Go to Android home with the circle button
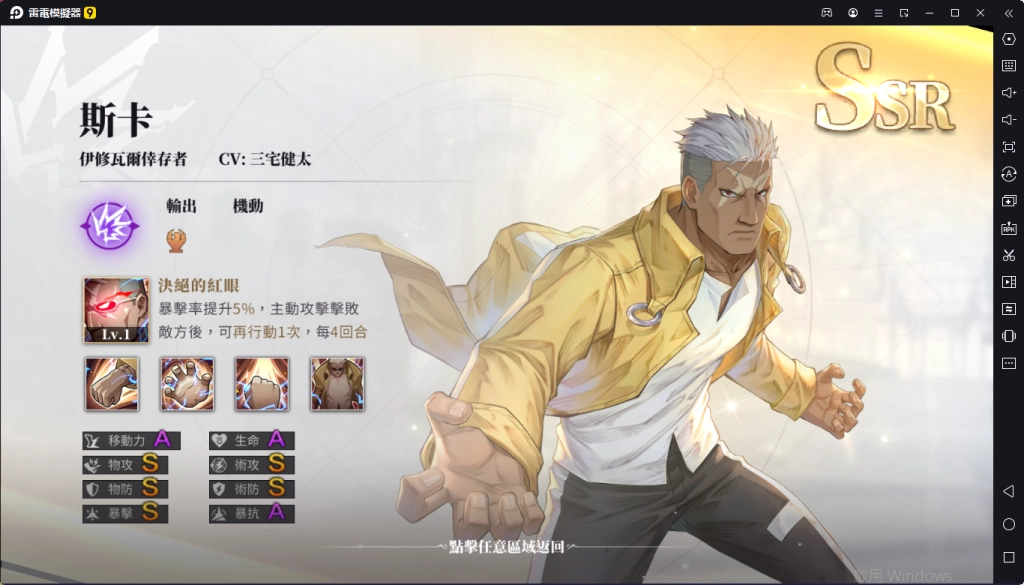Viewport: 1024px width, 585px height. pyautogui.click(x=1009, y=524)
